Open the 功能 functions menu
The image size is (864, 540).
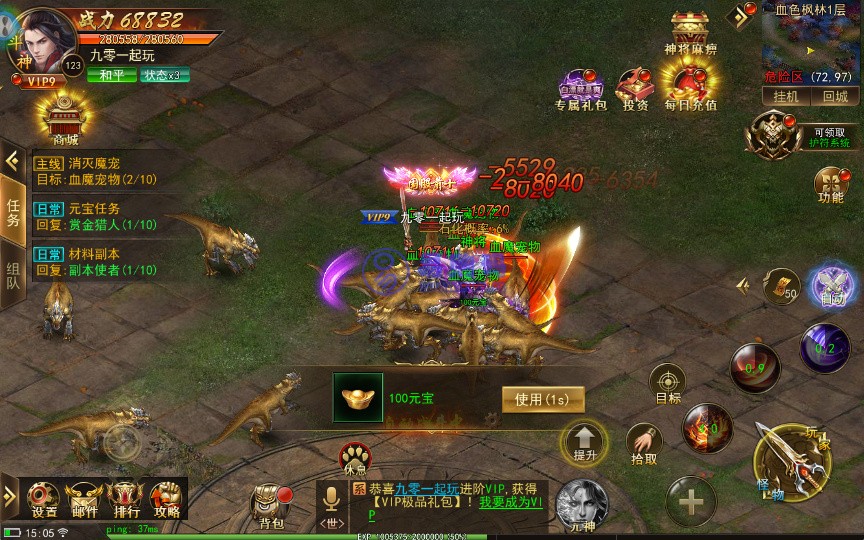(830, 184)
